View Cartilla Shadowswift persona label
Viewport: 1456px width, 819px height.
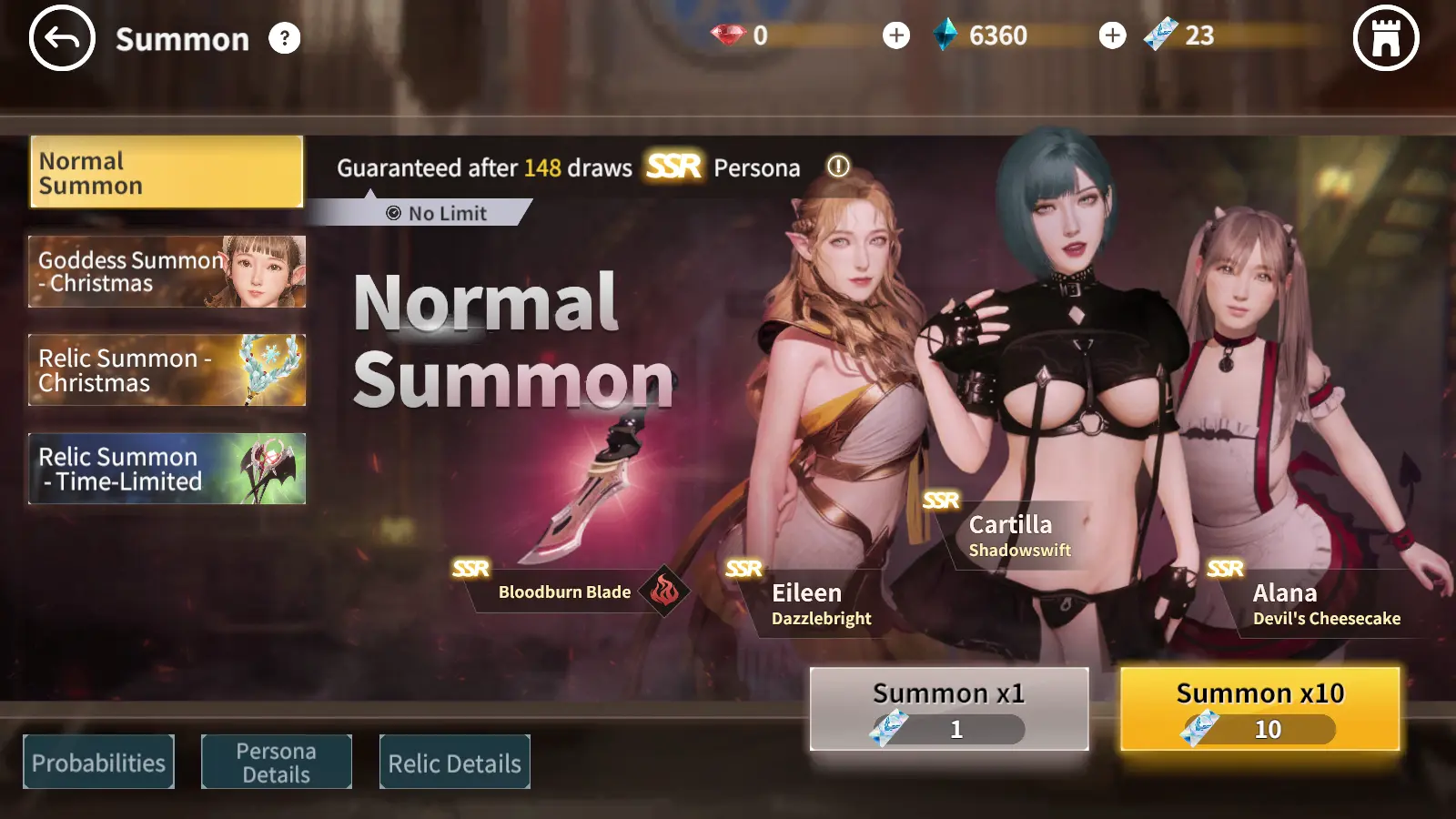point(1018,536)
